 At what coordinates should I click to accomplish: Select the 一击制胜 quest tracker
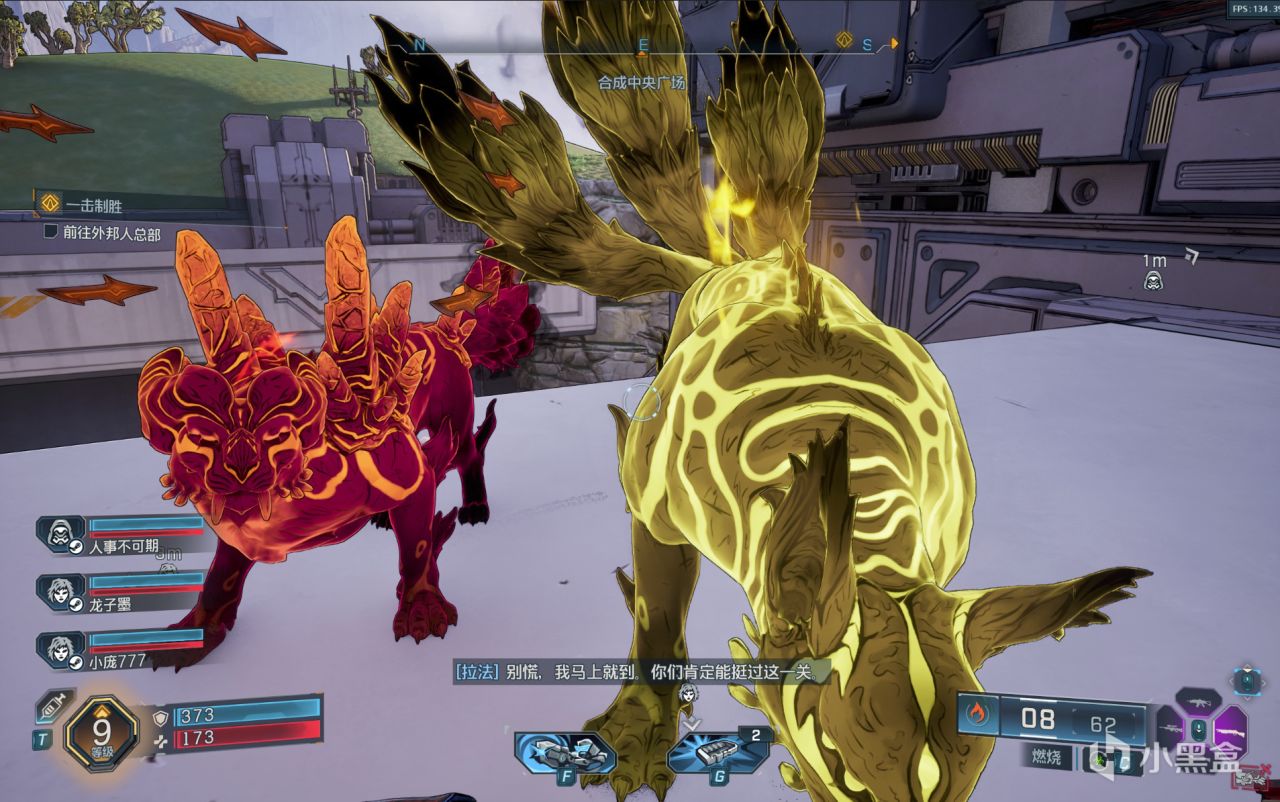point(95,206)
